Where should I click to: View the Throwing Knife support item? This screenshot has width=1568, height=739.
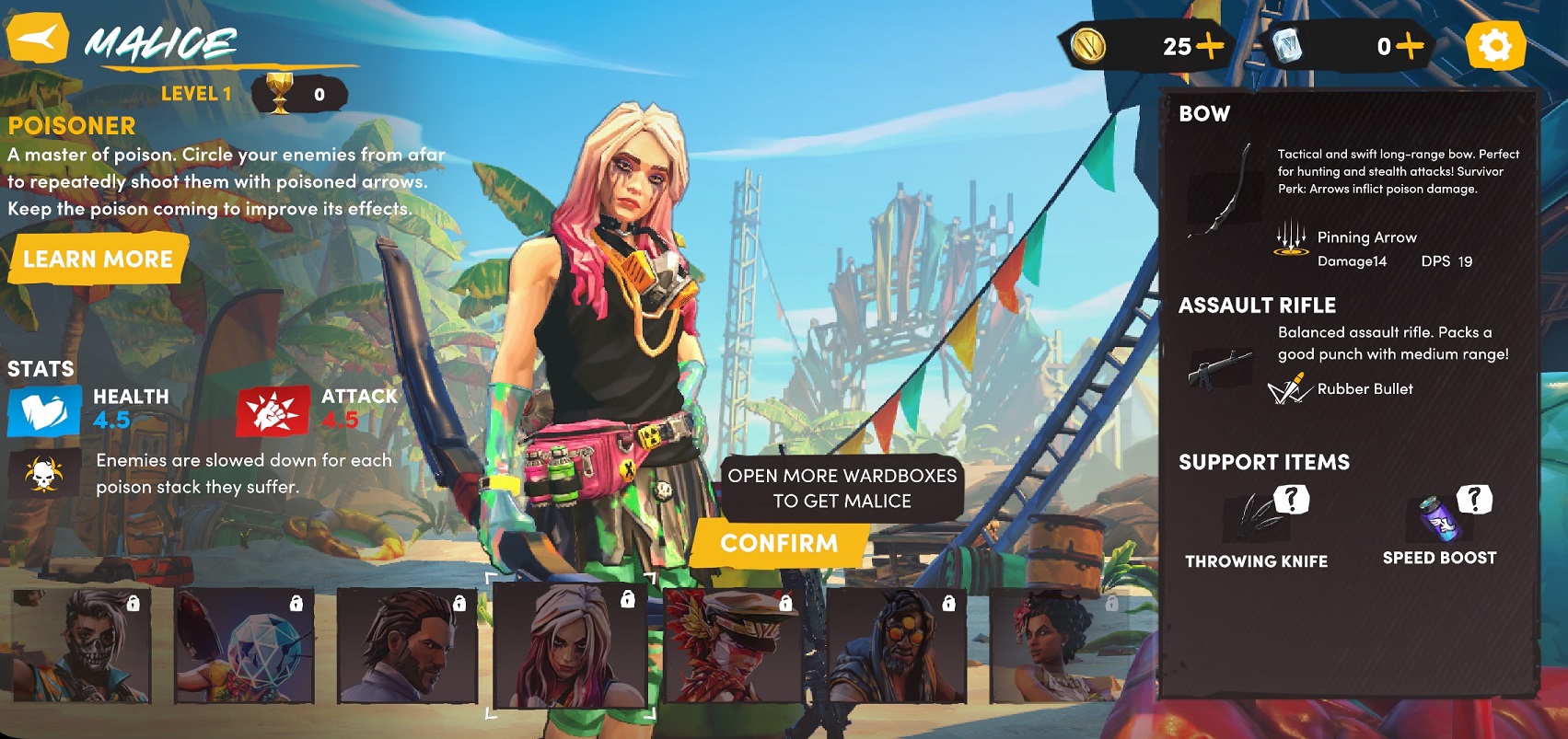point(1258,516)
